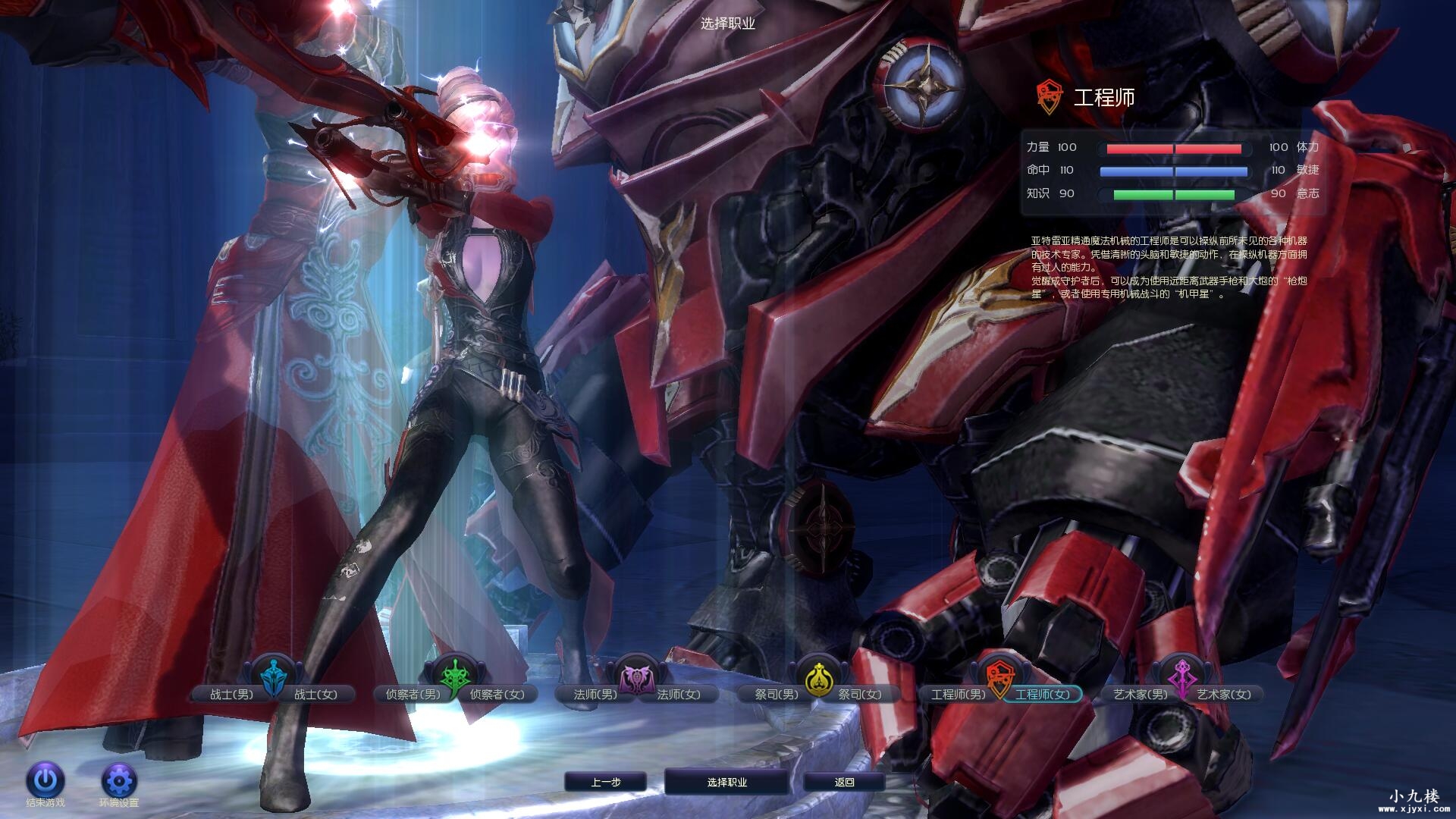
Task: Choose the male Mage class 法师(男)
Action: click(595, 694)
